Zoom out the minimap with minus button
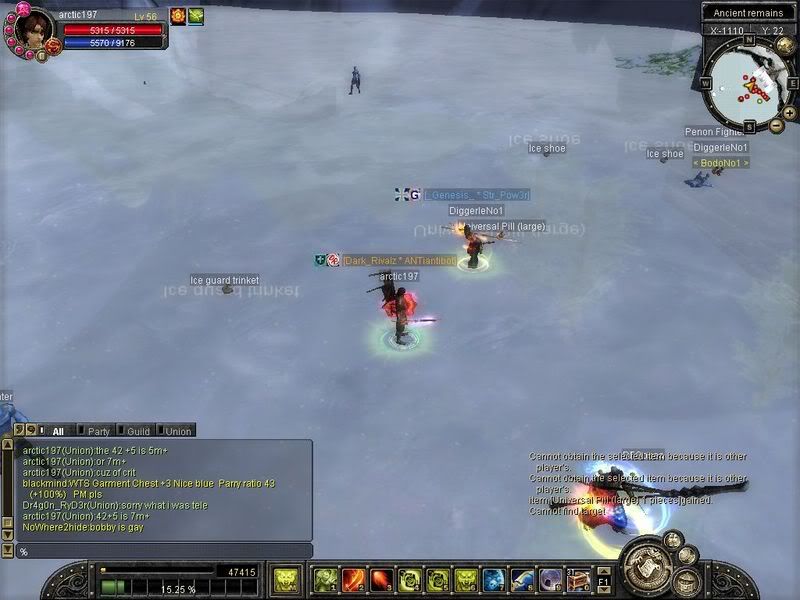This screenshot has width=800, height=600. coord(776,125)
